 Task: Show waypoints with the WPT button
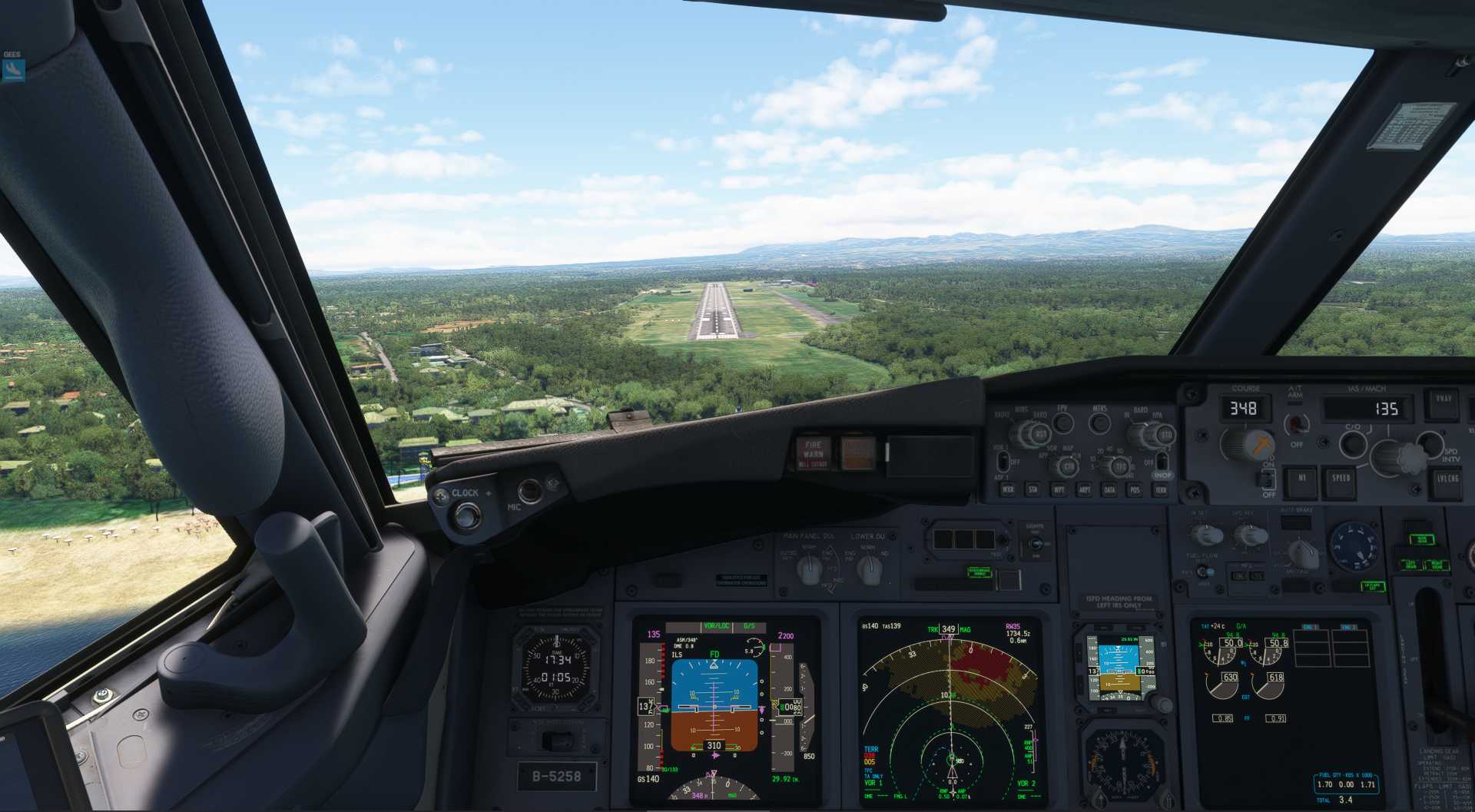[x=1059, y=489]
